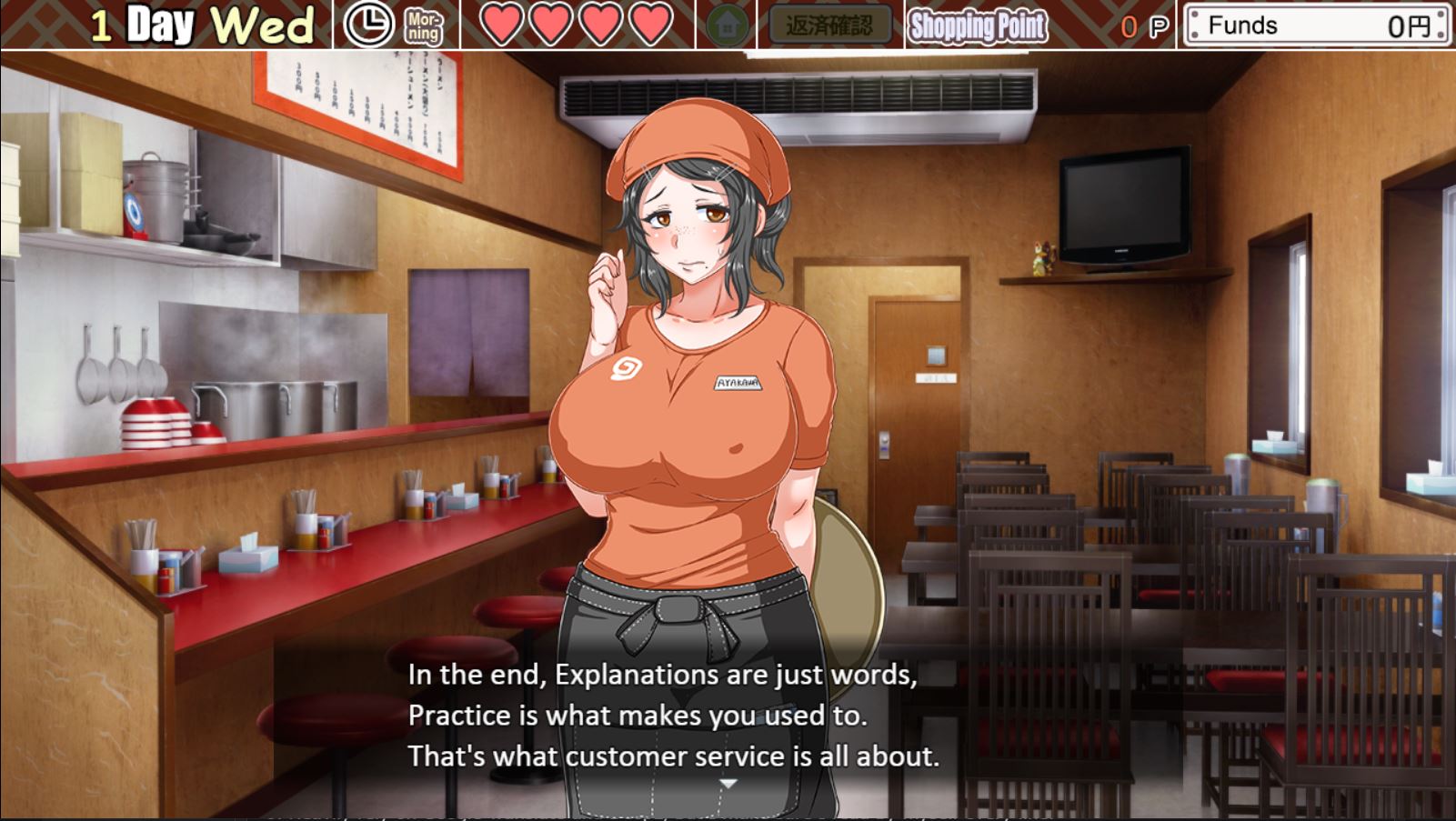Open the Shopping Point menu
Image resolution: width=1456 pixels, height=821 pixels.
click(x=978, y=26)
